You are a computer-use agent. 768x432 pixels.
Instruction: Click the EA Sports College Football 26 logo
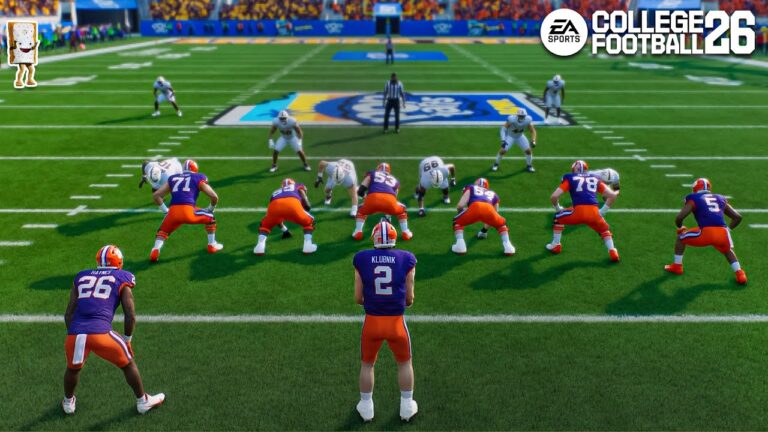pos(647,33)
